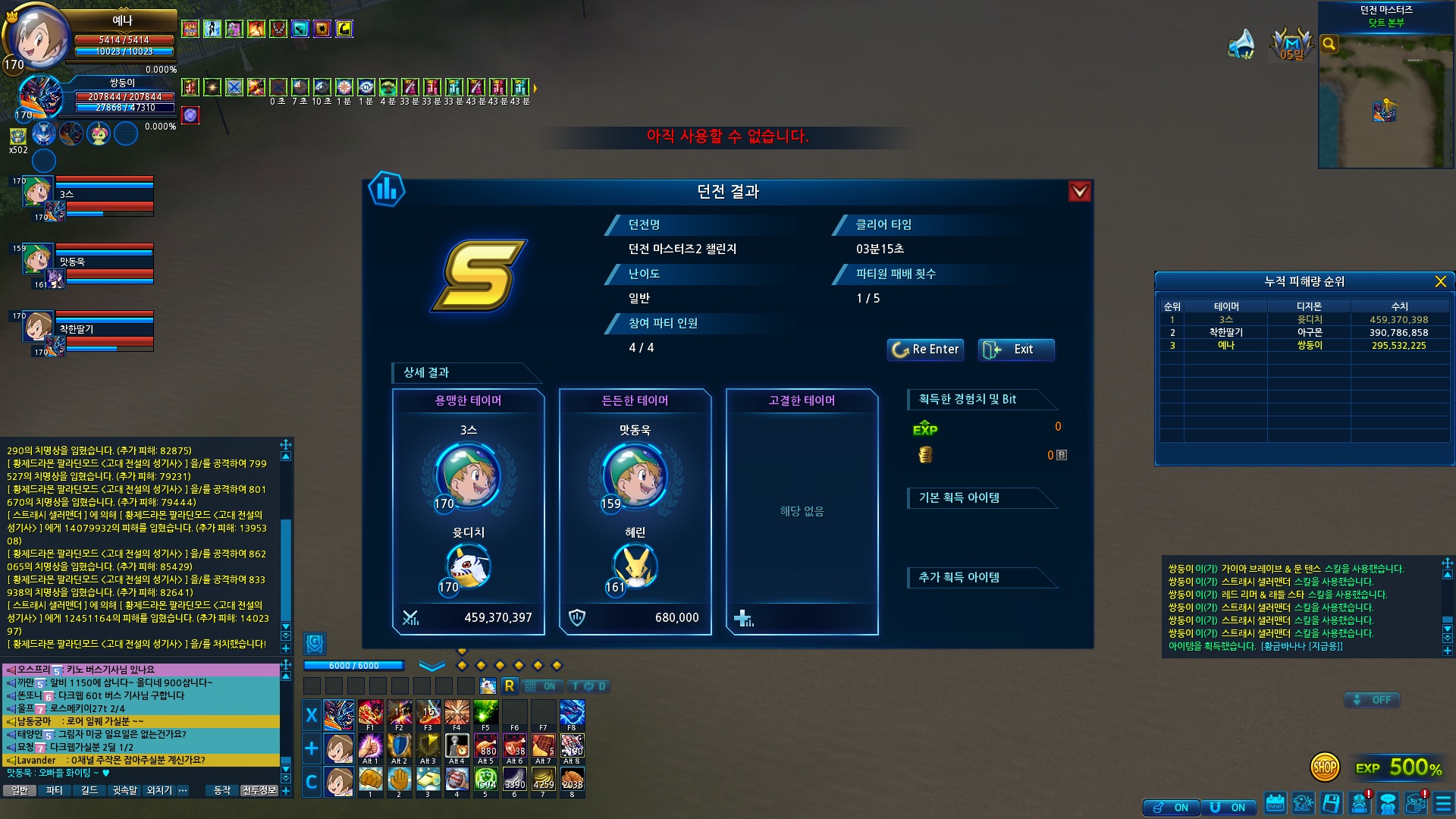Use the banana item in slot 7
The image size is (1456, 819).
click(543, 780)
